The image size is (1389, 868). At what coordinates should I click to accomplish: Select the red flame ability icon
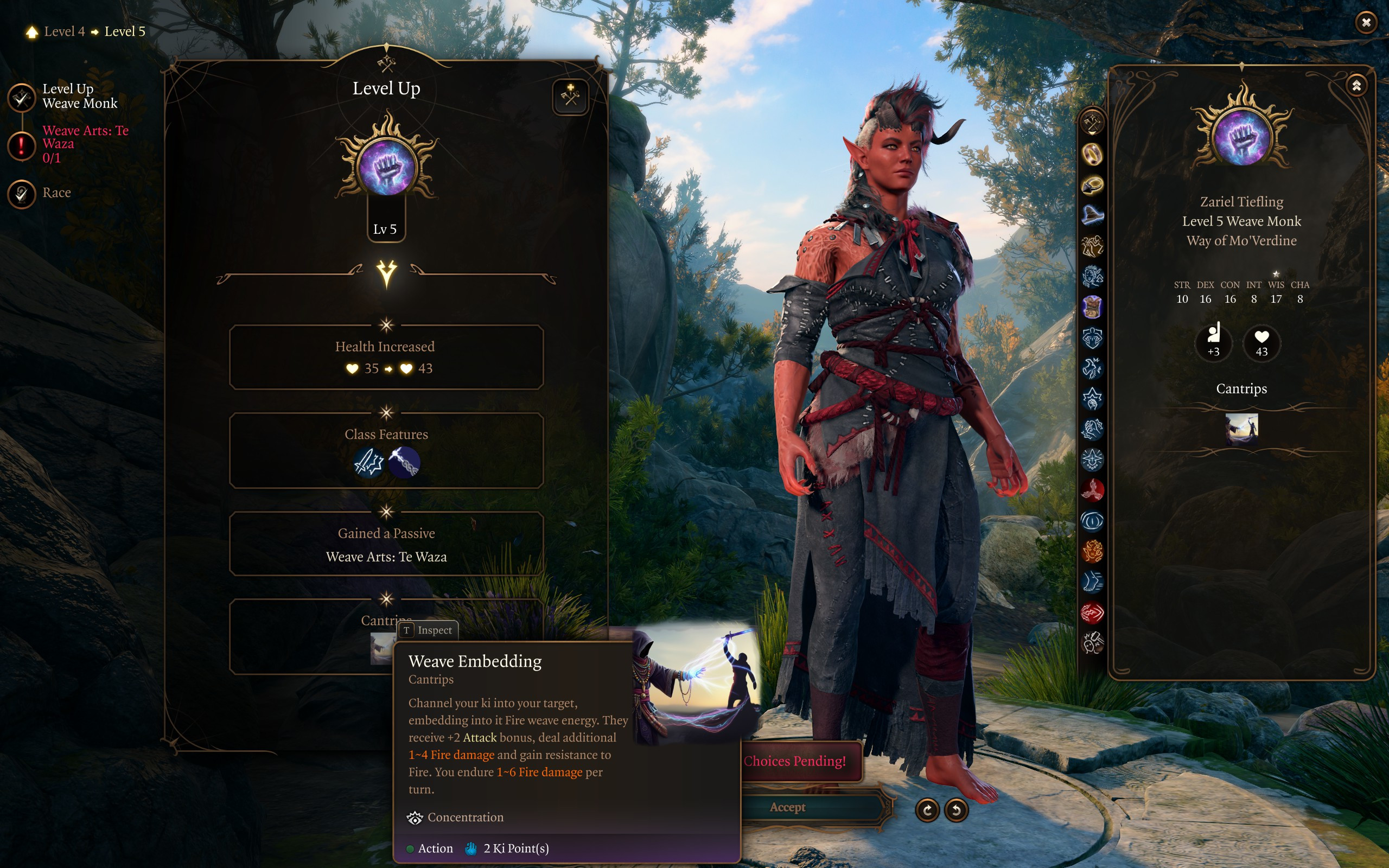[1092, 490]
